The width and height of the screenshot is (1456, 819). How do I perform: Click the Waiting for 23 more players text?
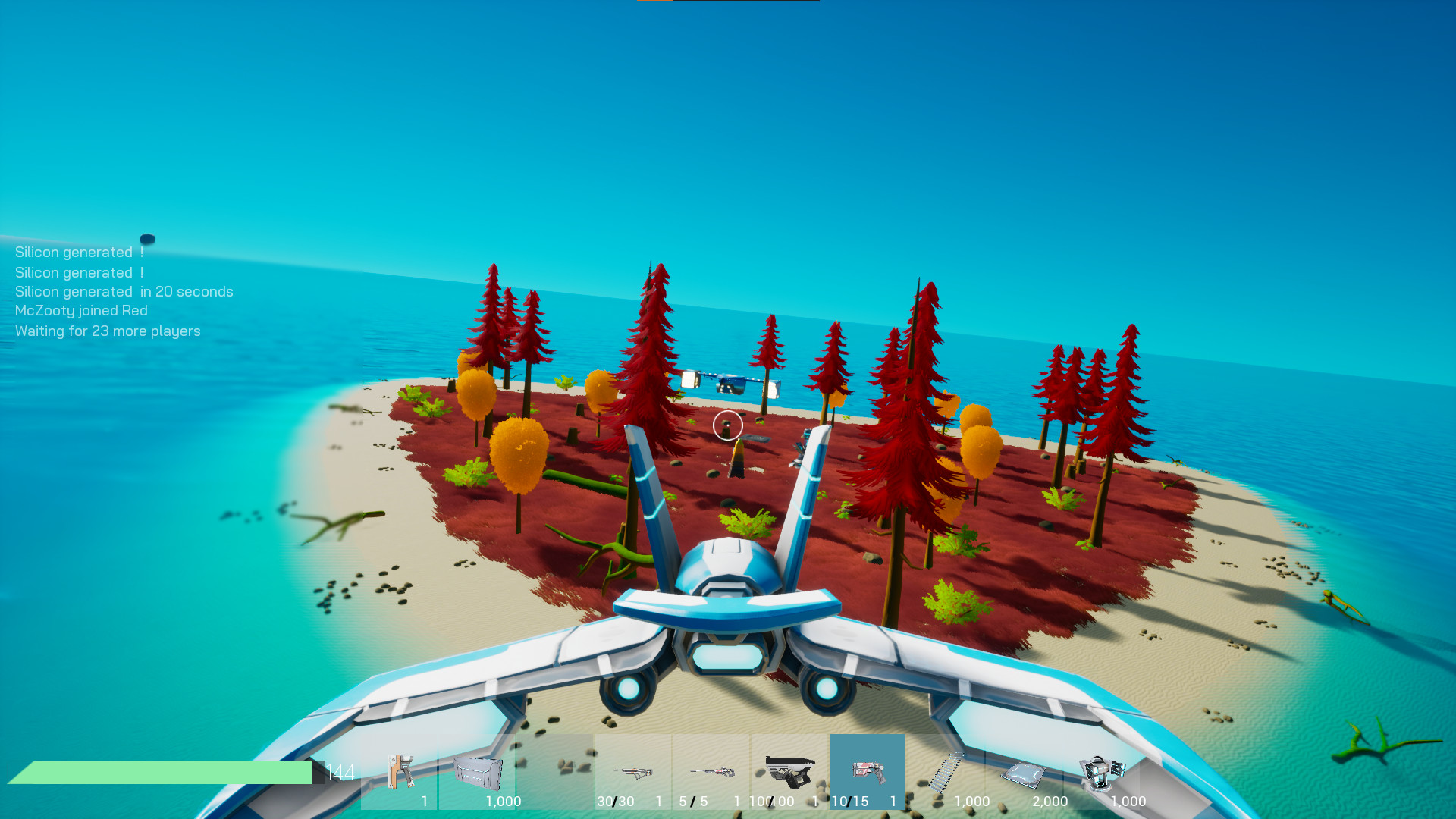pyautogui.click(x=107, y=331)
